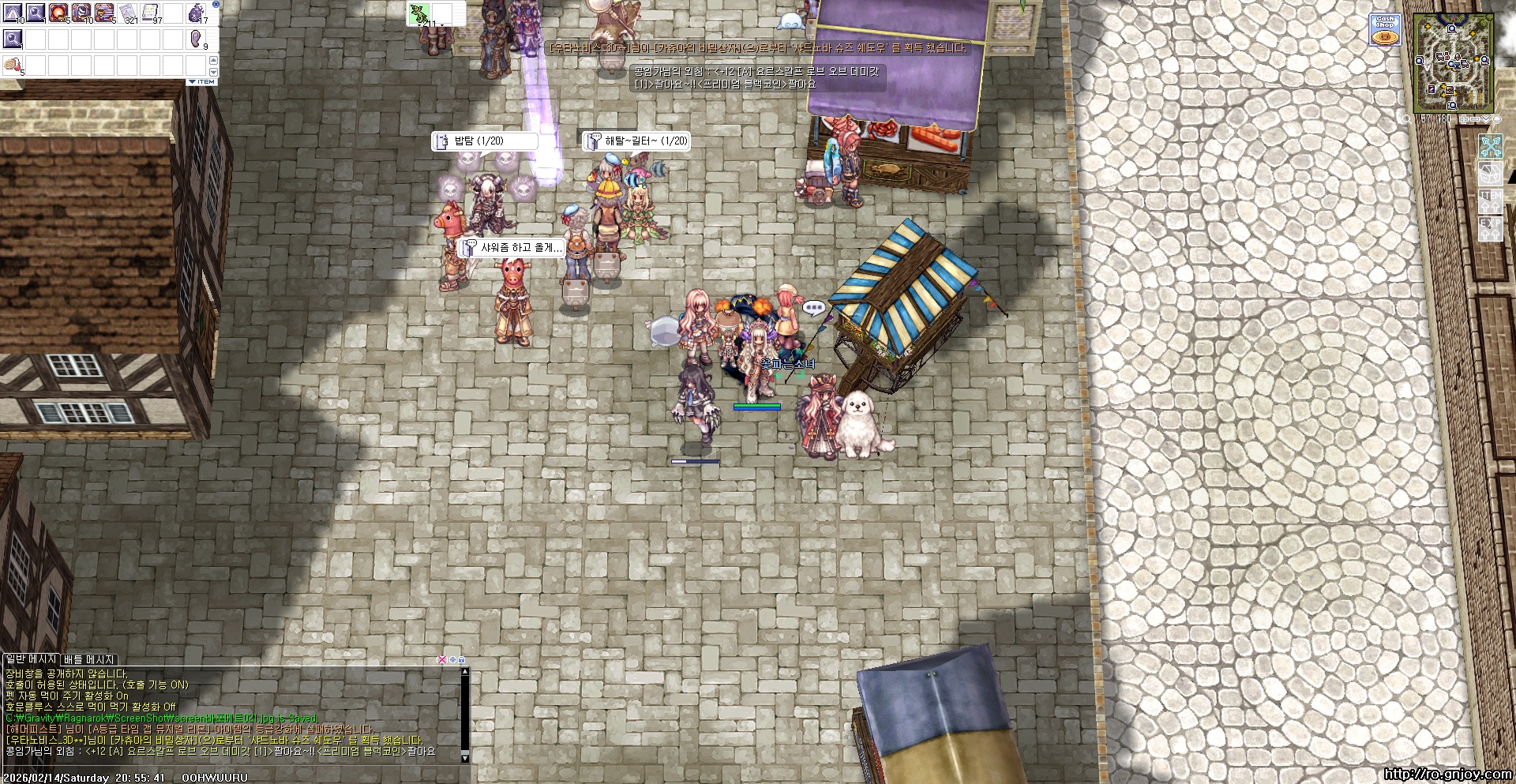
Task: Toggle the ITEM boost icon on the right
Action: click(x=1490, y=201)
